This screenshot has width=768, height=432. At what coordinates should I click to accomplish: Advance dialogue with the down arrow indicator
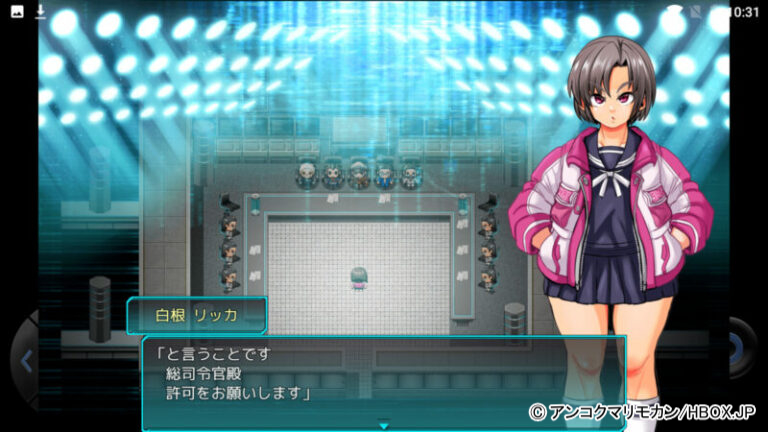click(x=383, y=424)
